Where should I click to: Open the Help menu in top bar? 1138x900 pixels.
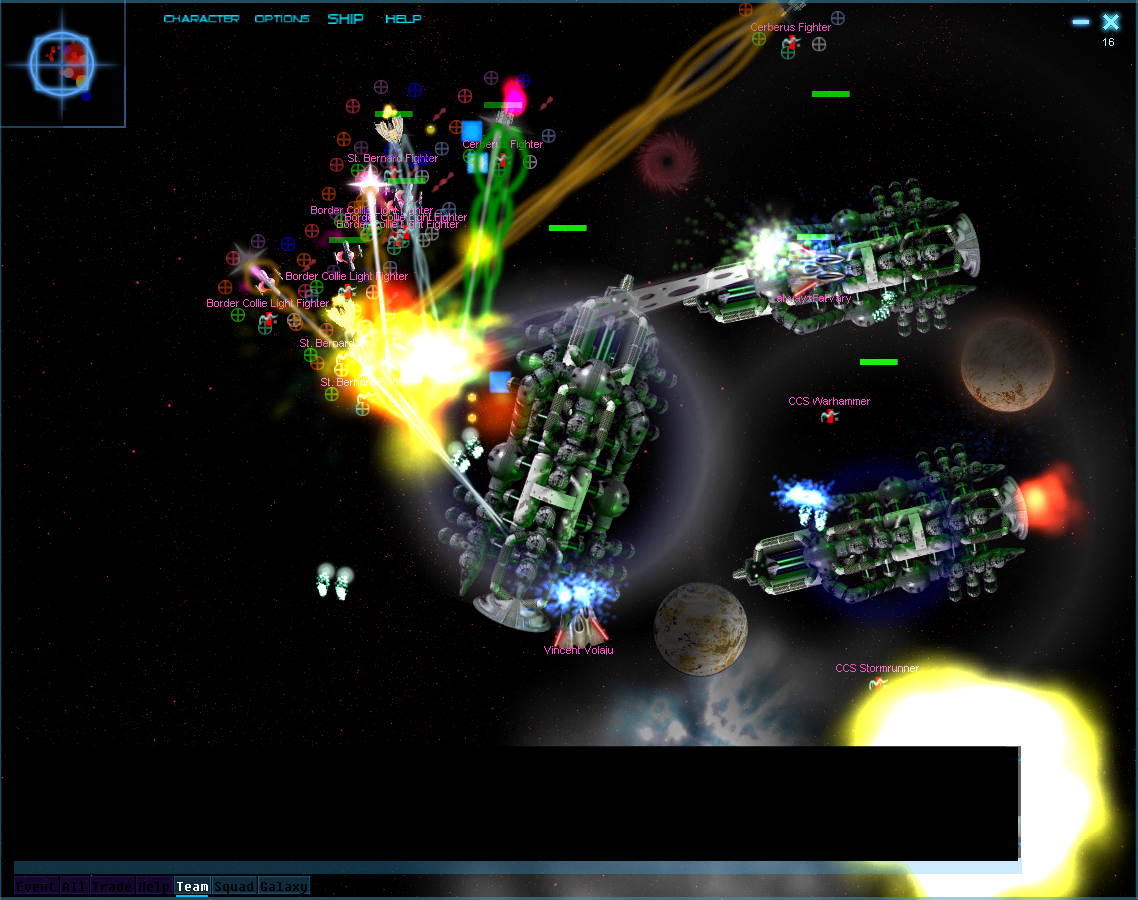tap(403, 19)
